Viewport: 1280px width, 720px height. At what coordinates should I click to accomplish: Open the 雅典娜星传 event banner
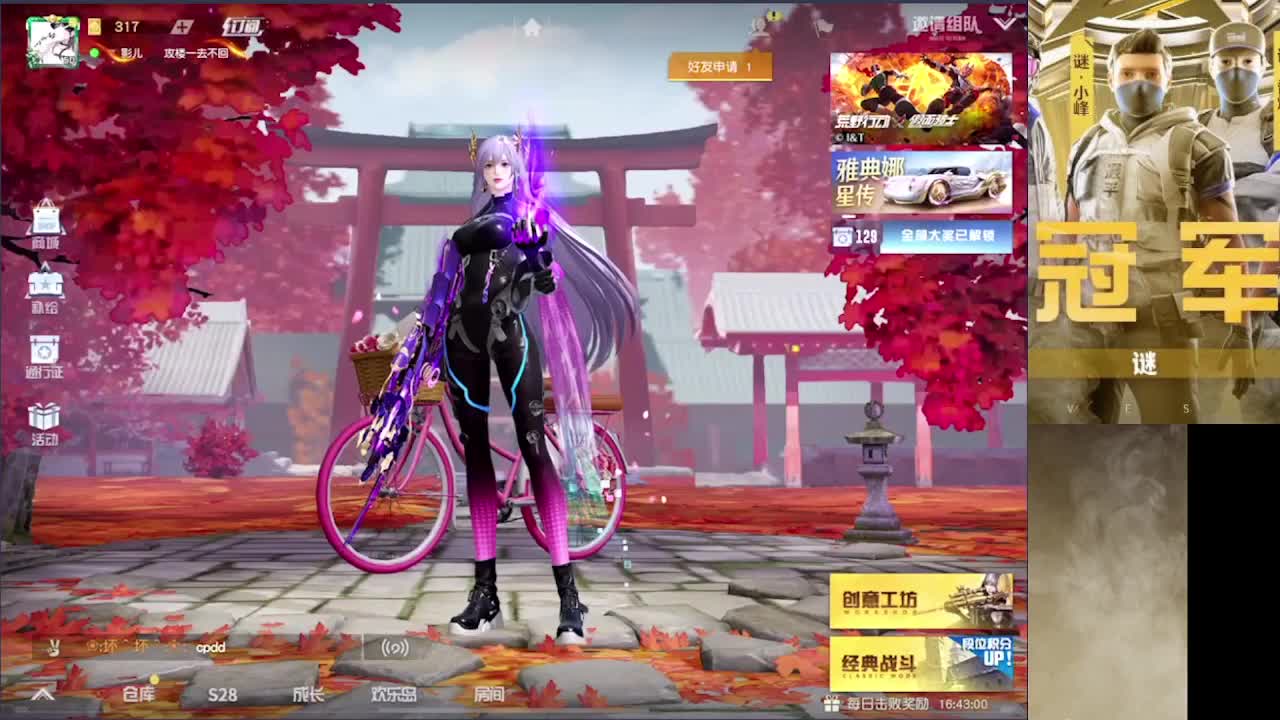pos(920,185)
